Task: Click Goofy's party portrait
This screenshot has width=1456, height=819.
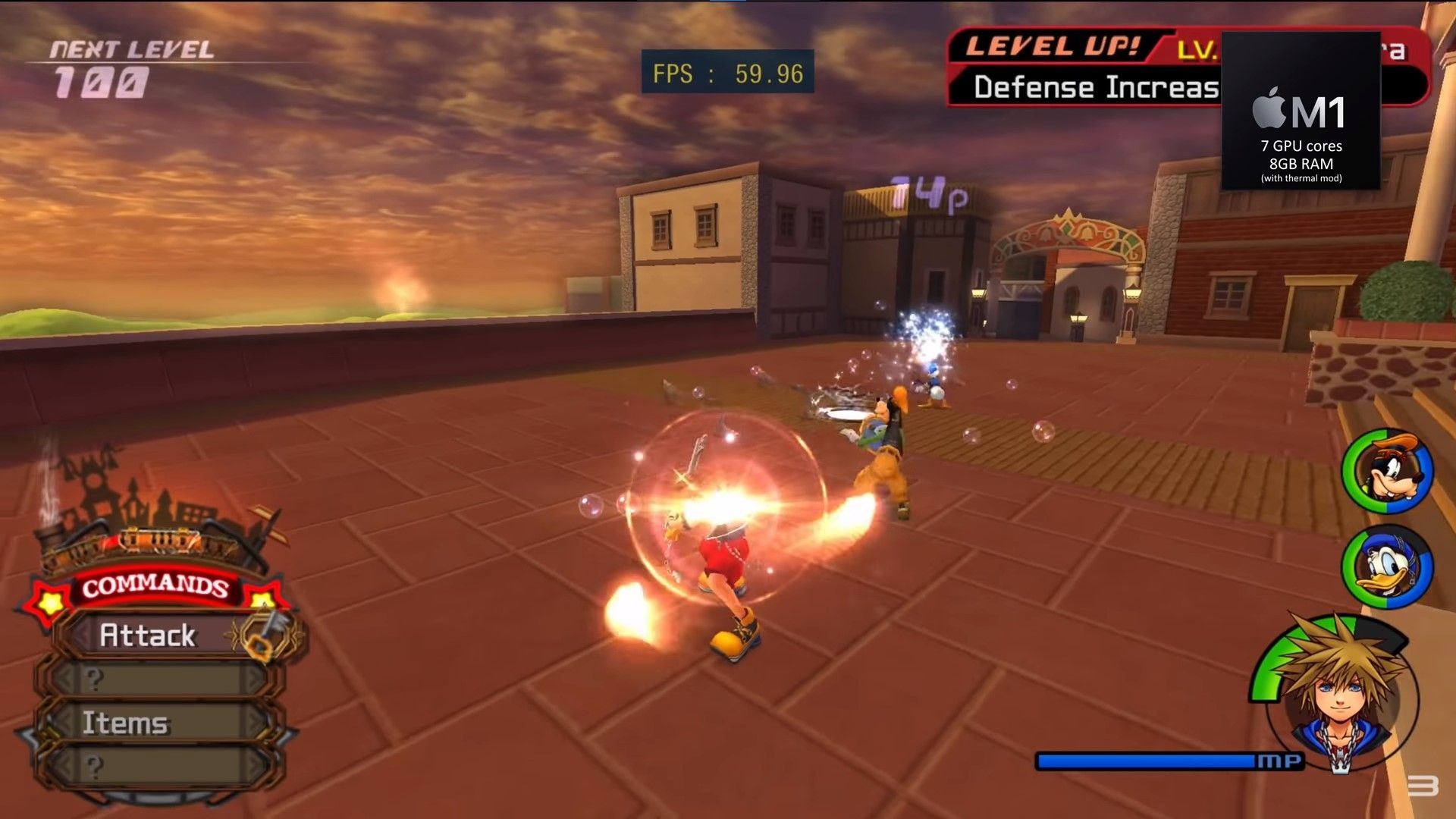Action: tap(1388, 473)
